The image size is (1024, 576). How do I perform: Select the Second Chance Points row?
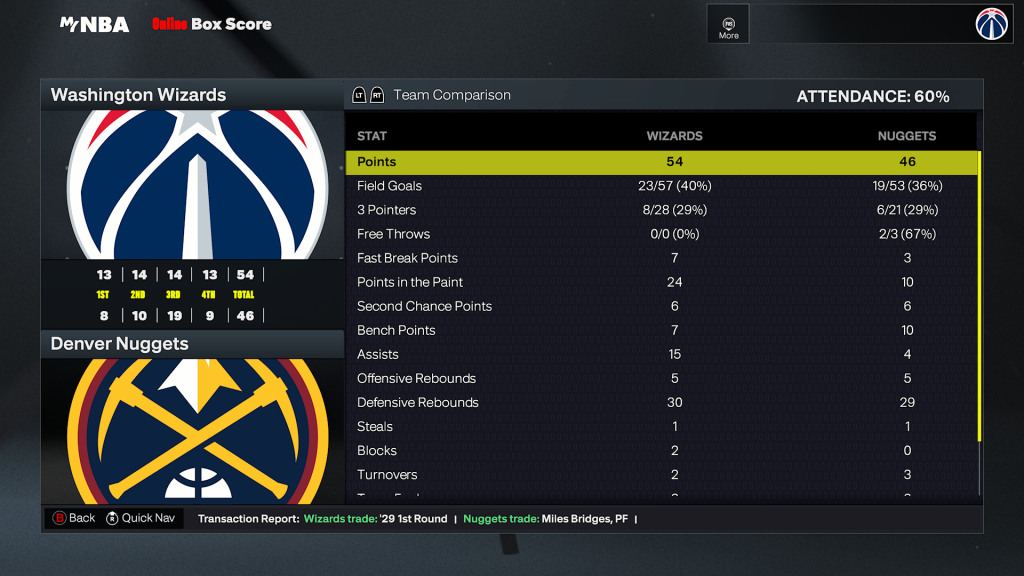point(661,306)
